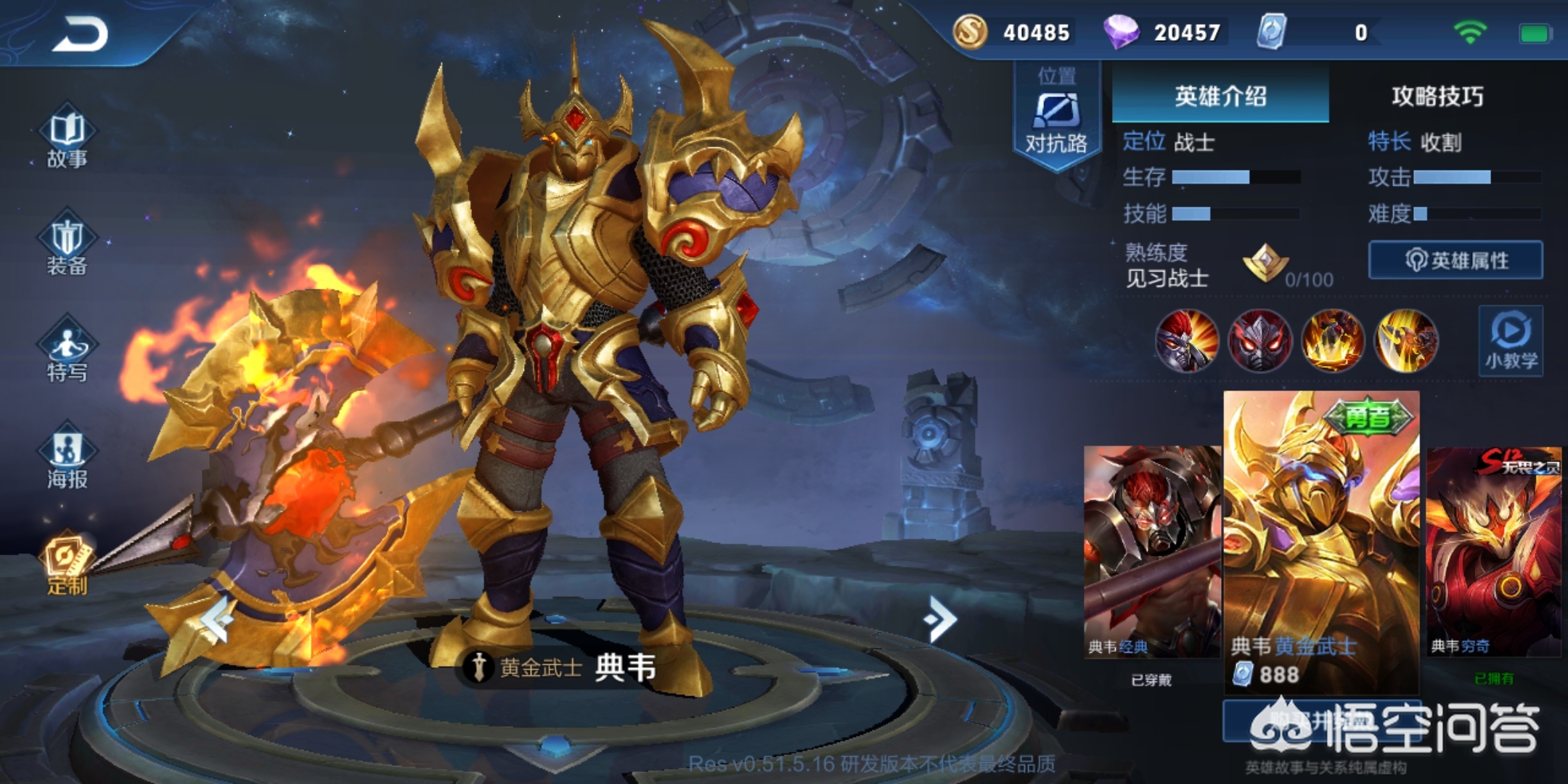Show the 海报 poster view

coord(67,460)
